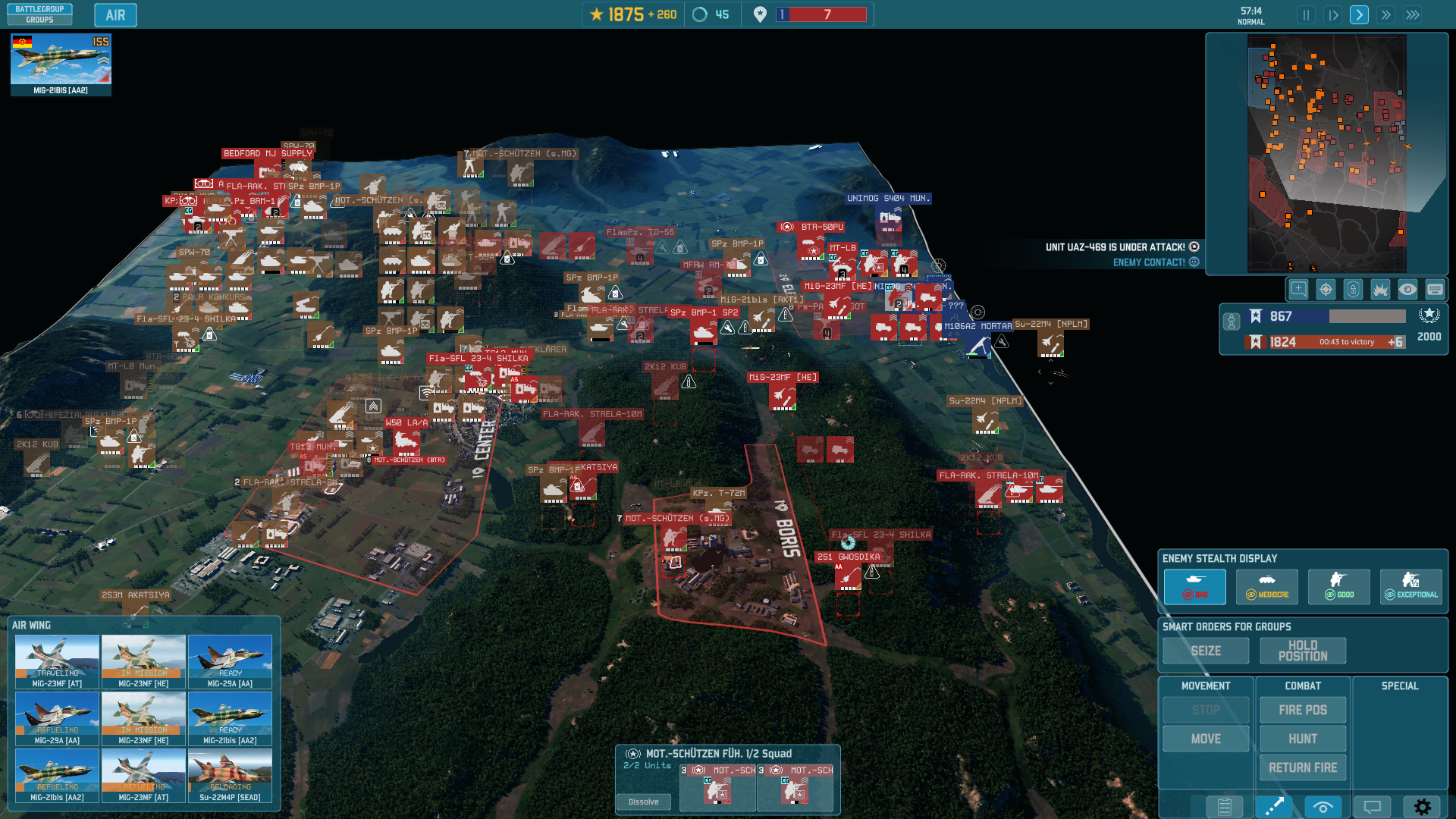1456x819 pixels.
Task: Dissolve the selected Mot.-Schützen squad group
Action: point(644,802)
